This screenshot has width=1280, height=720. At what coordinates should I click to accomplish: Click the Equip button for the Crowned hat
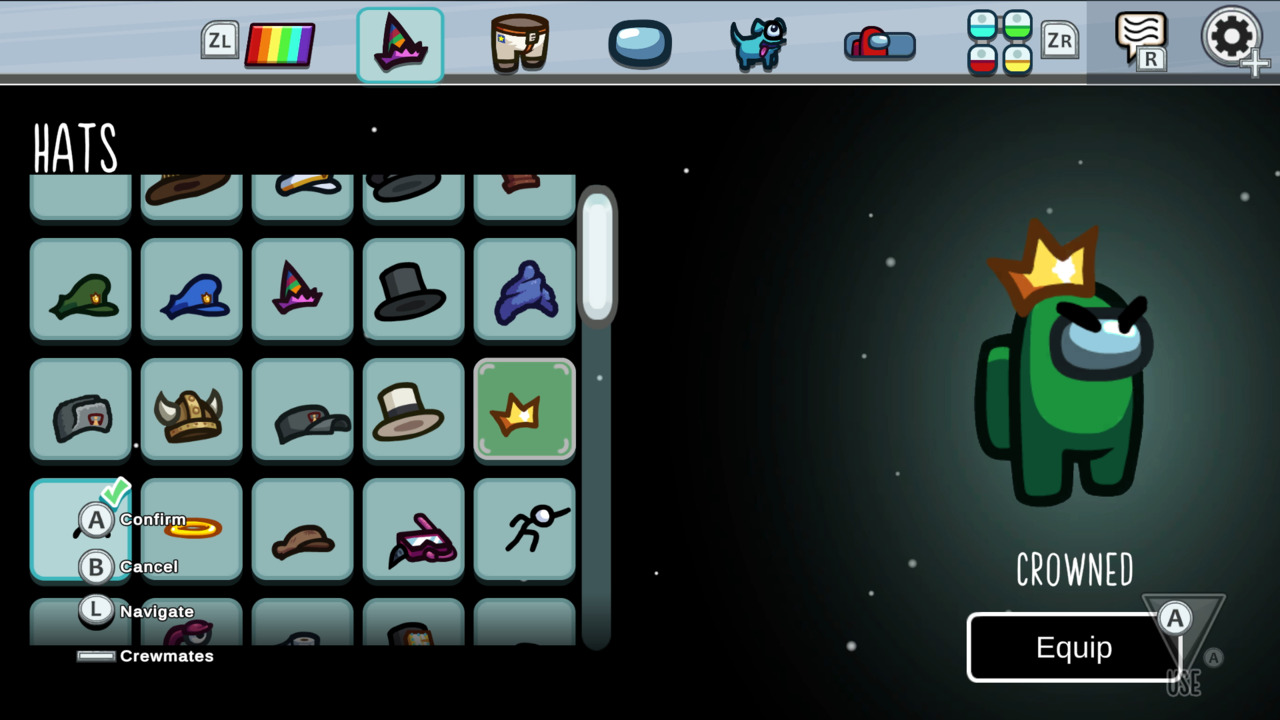click(1075, 647)
